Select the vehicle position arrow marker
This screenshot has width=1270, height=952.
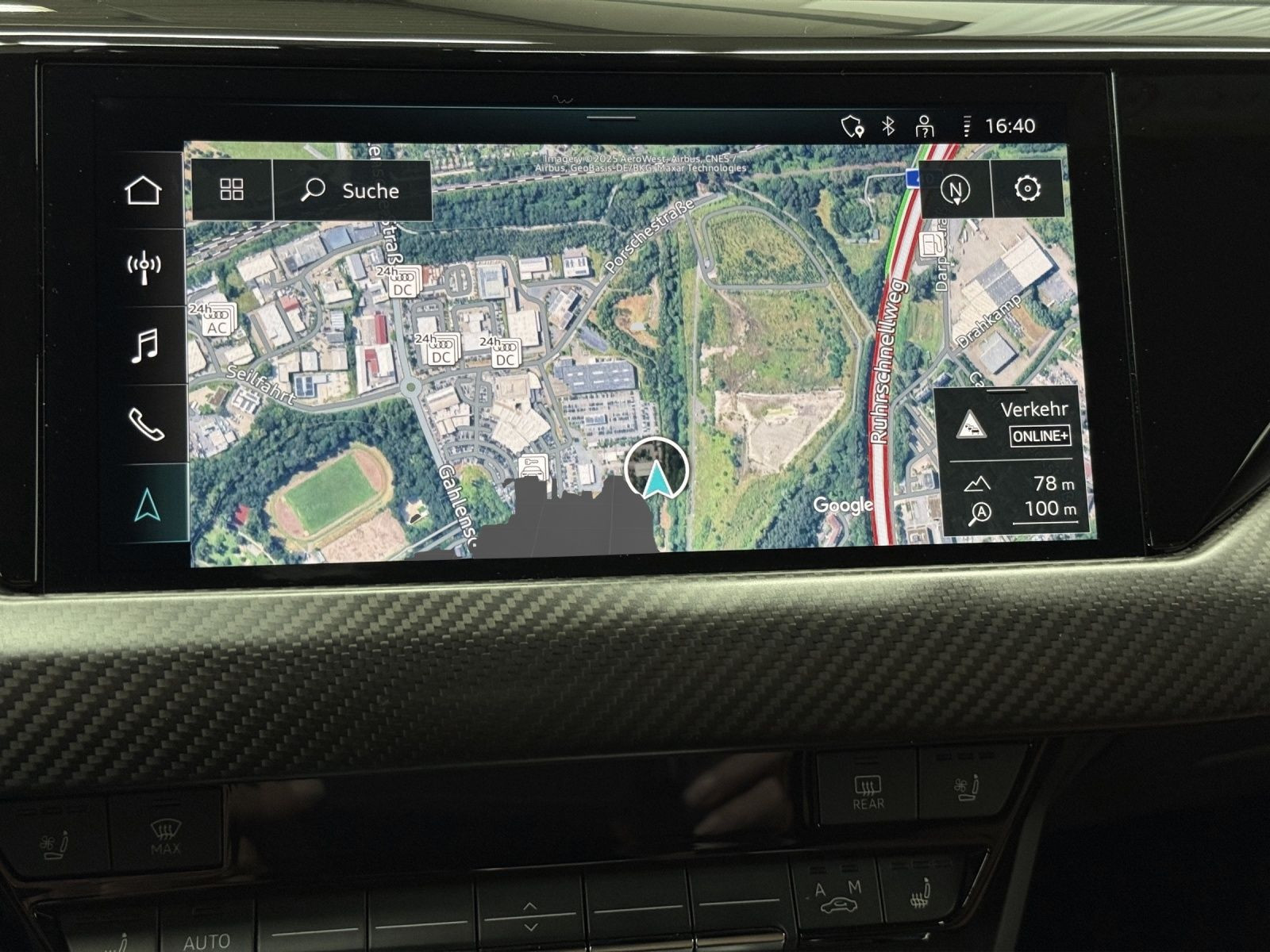pyautogui.click(x=656, y=478)
